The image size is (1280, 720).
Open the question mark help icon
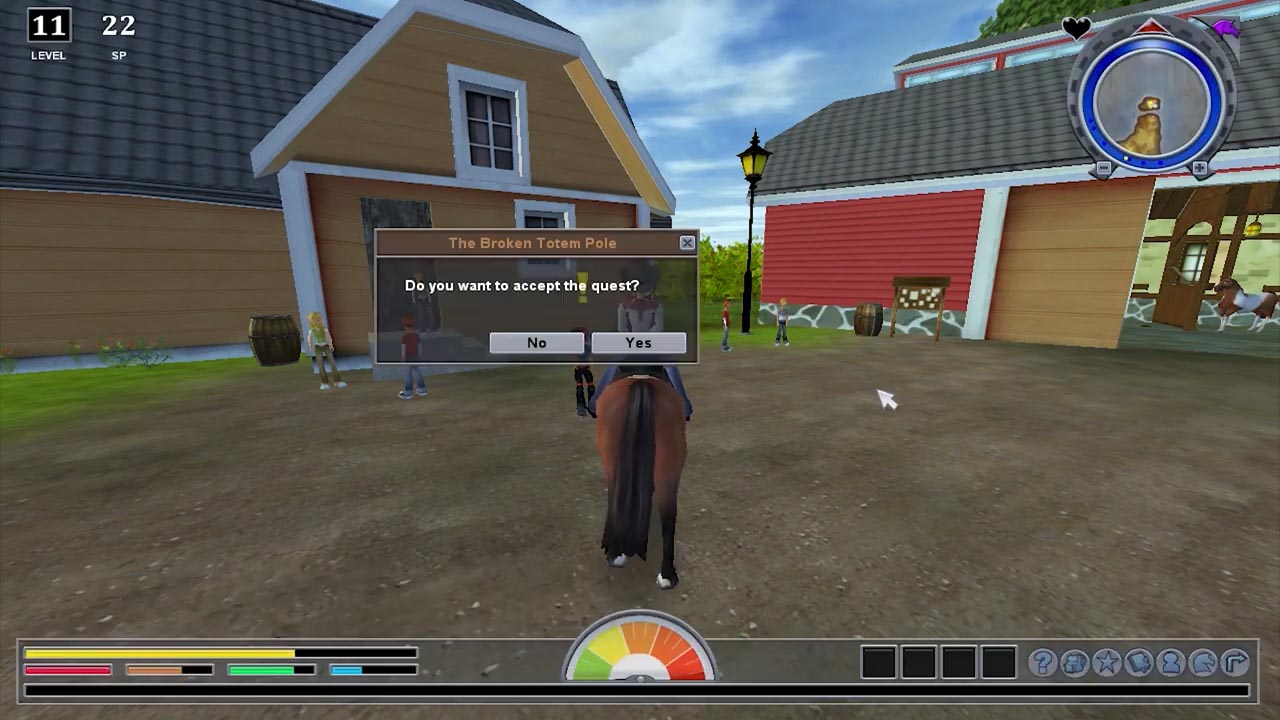click(1043, 662)
